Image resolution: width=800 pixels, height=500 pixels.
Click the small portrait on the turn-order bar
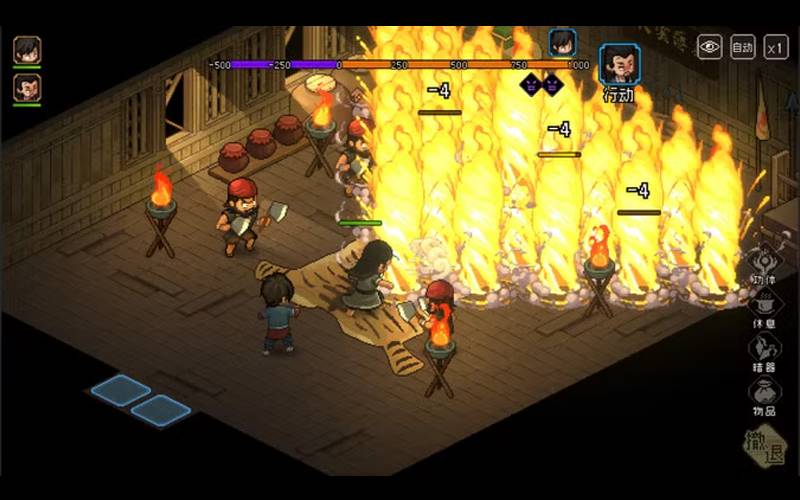[x=563, y=43]
